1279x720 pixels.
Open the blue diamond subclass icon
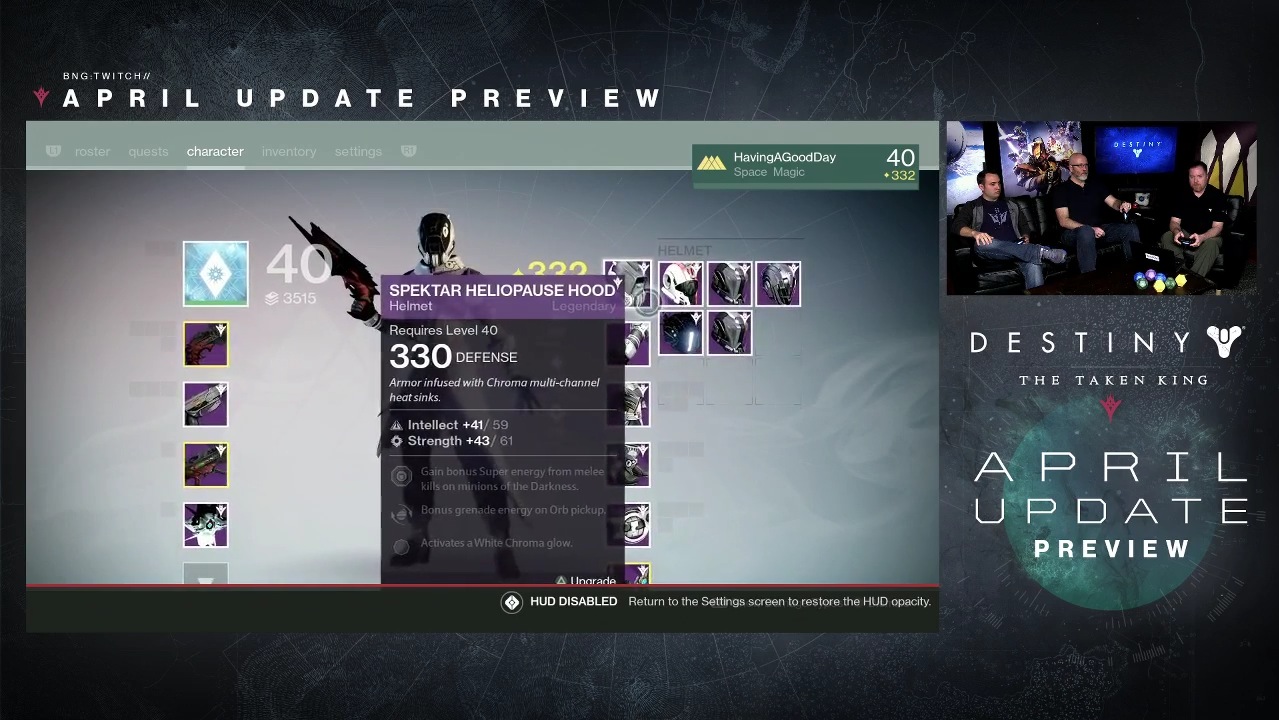(x=215, y=274)
